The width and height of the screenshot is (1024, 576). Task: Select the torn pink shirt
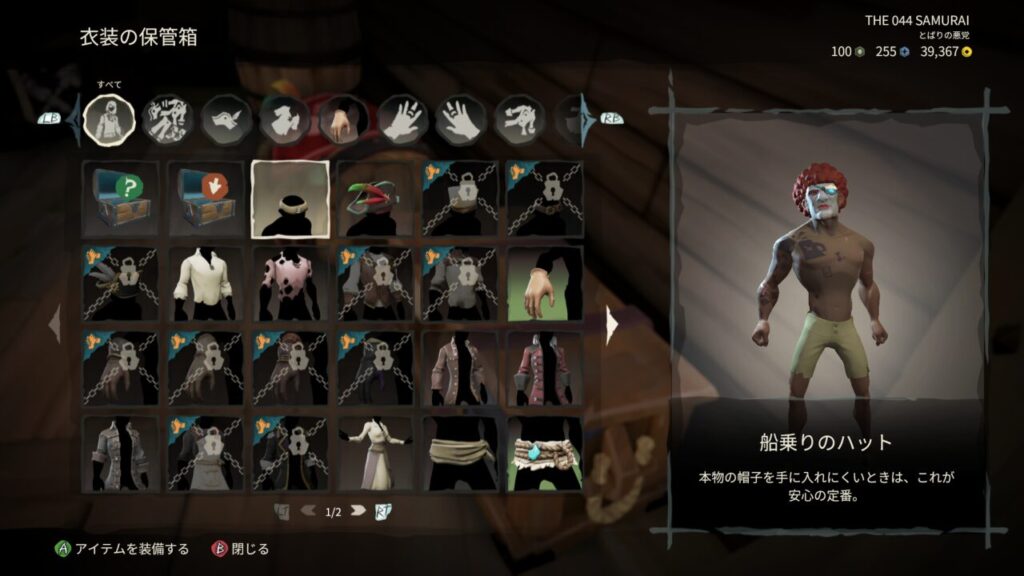pyautogui.click(x=290, y=284)
